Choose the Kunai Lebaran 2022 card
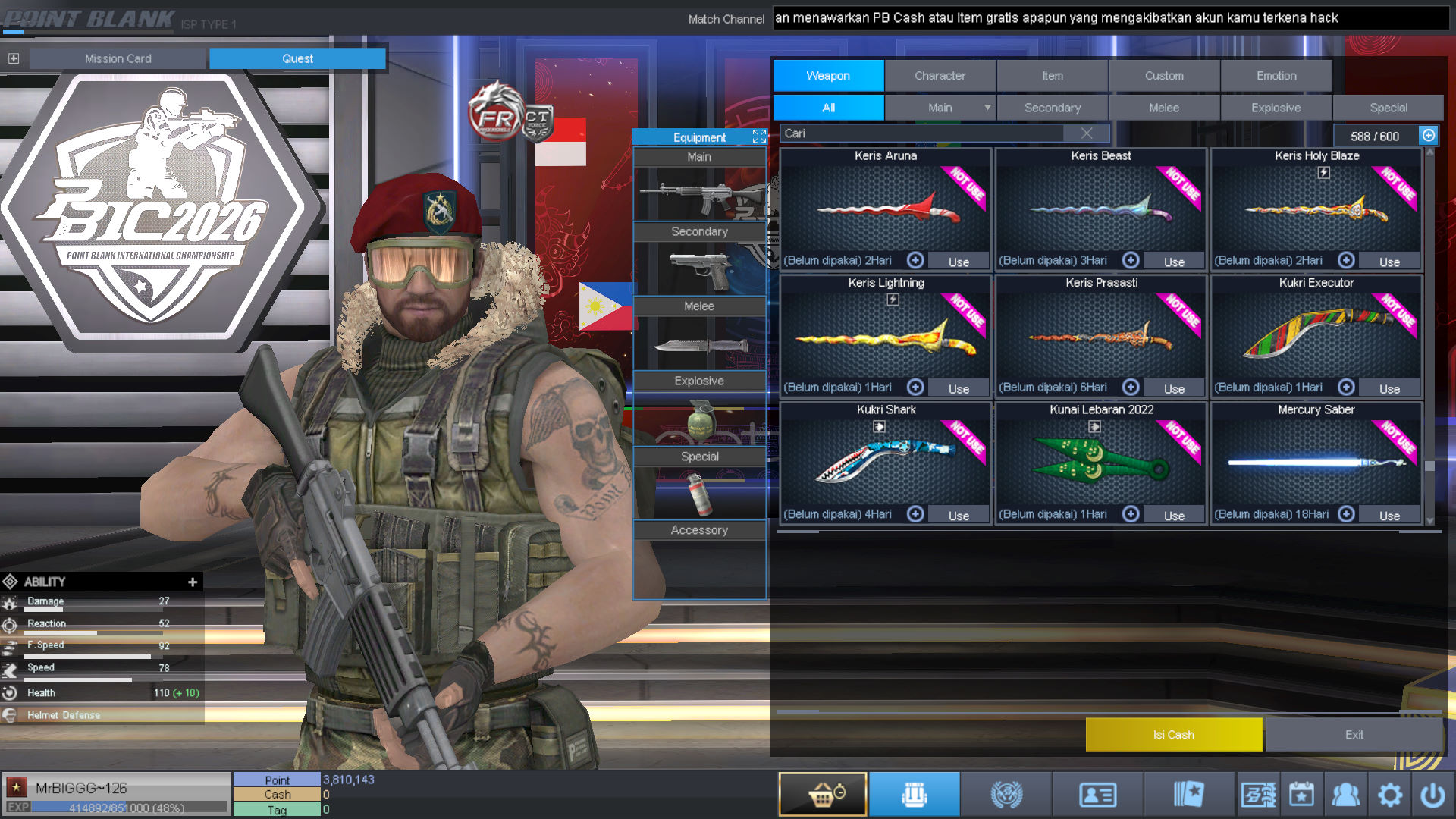This screenshot has height=819, width=1456. [1100, 459]
